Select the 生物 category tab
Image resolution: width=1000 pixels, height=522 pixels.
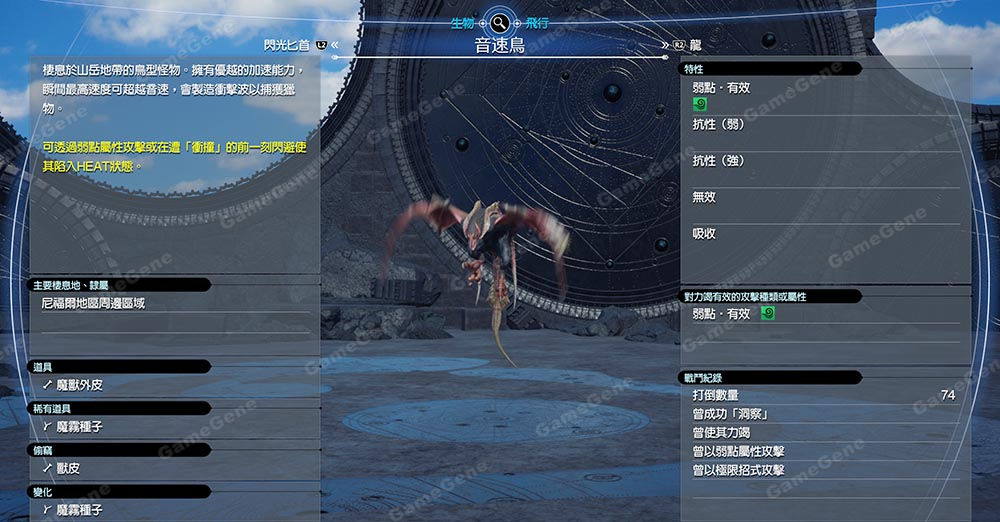pyautogui.click(x=462, y=22)
